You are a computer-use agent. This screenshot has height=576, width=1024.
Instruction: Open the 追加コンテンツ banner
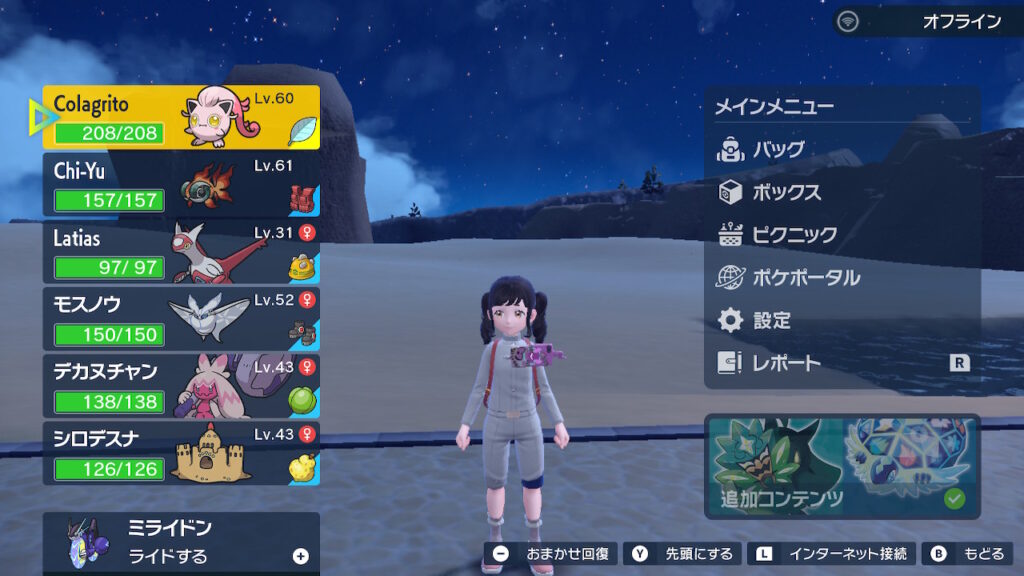click(841, 467)
